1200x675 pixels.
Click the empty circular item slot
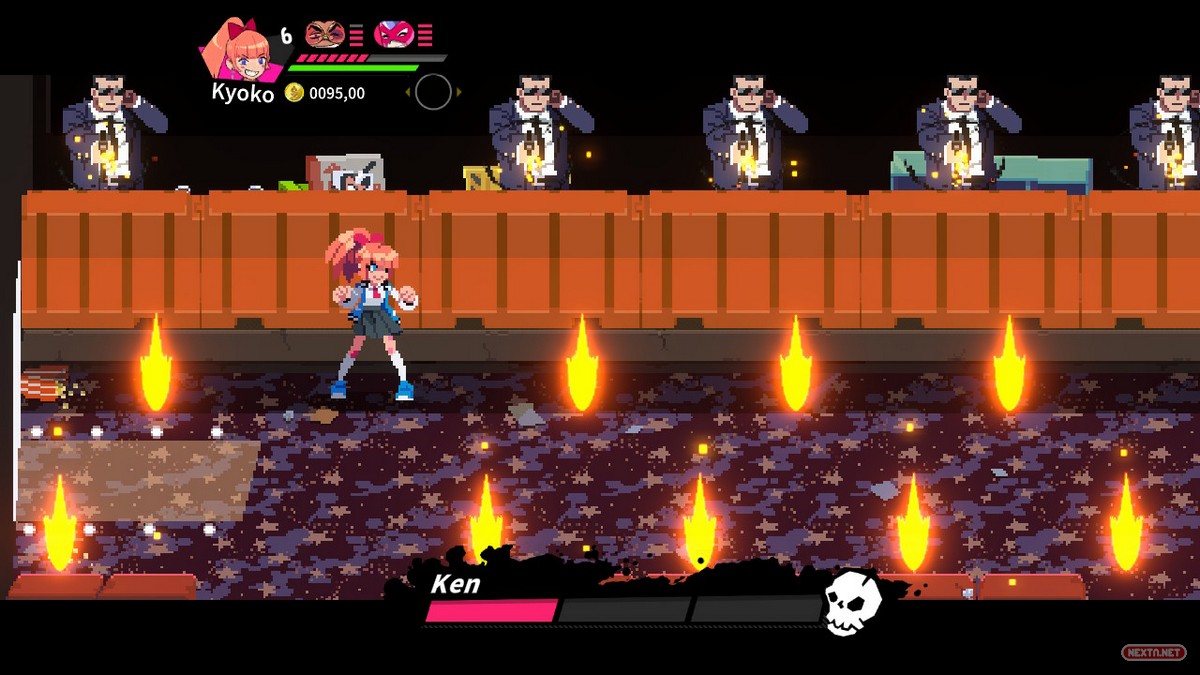tap(433, 92)
